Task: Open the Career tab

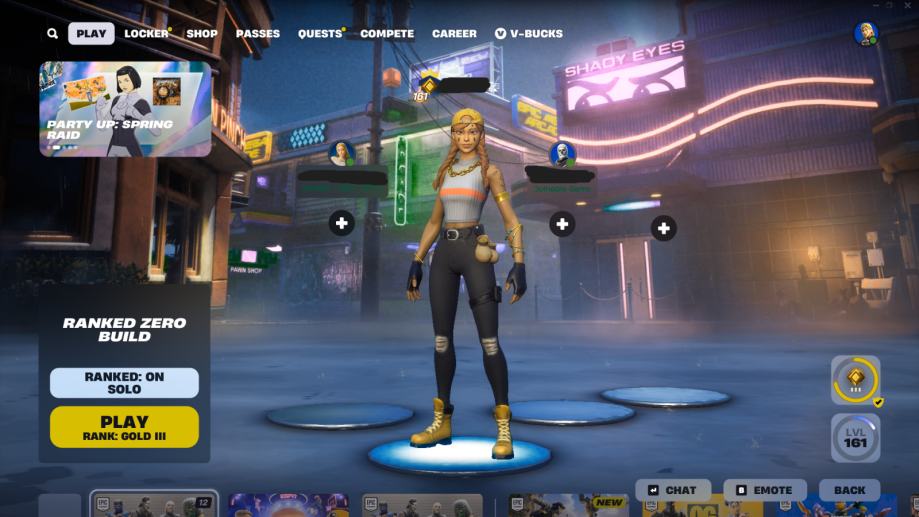Action: coord(454,34)
